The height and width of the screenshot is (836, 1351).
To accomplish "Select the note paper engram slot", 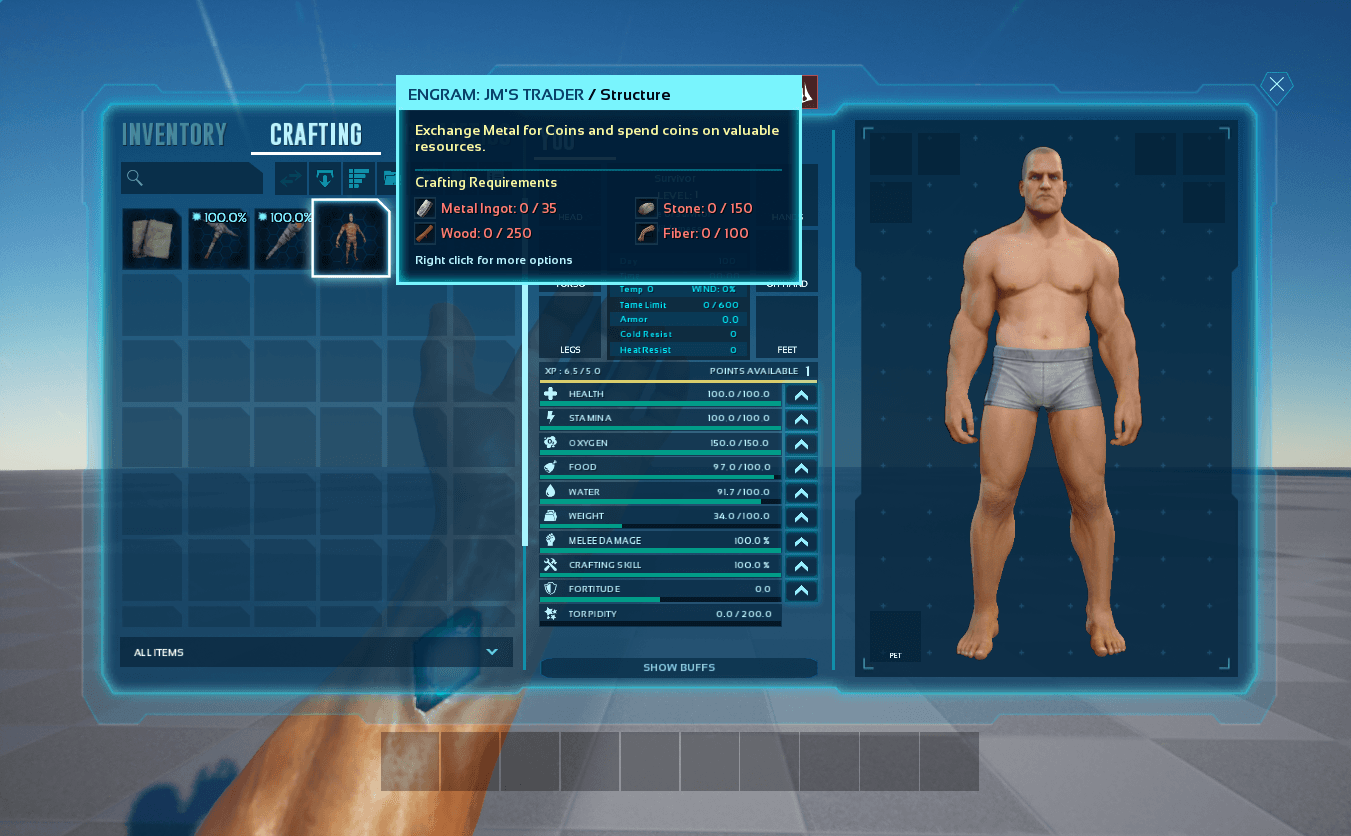I will click(x=152, y=239).
